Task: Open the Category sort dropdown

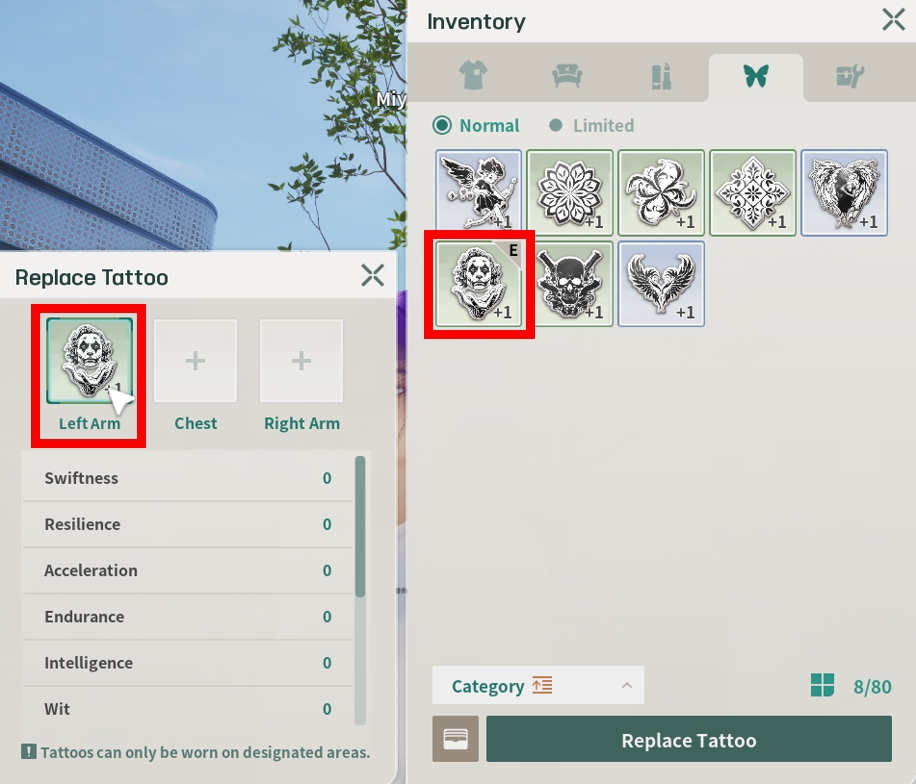Action: [538, 686]
